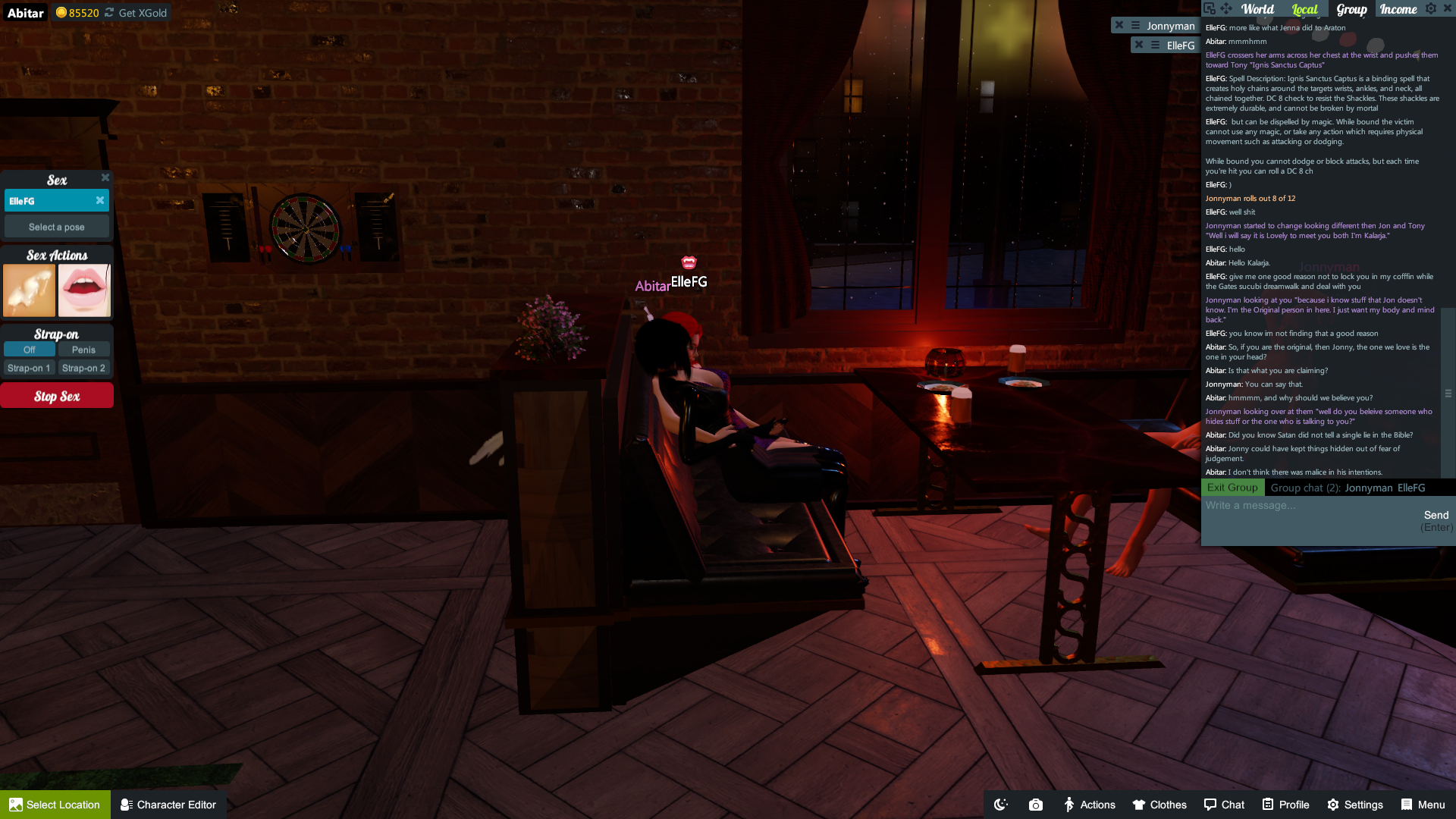Close the chat window
Viewport: 1456px width, 819px height.
(x=1447, y=8)
